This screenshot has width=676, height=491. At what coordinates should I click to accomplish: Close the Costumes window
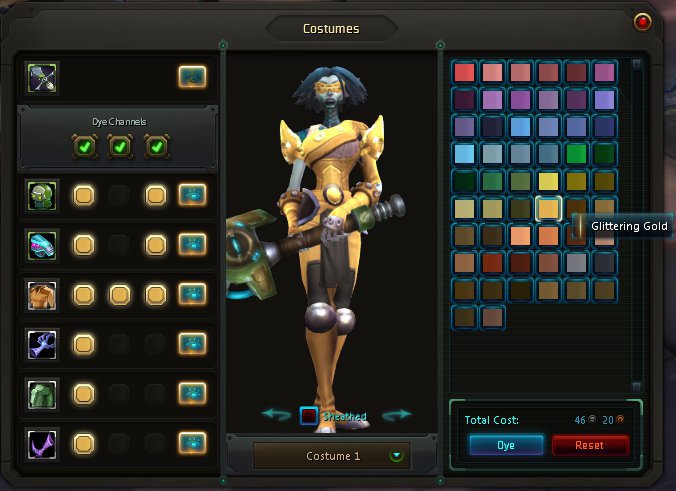(x=642, y=21)
